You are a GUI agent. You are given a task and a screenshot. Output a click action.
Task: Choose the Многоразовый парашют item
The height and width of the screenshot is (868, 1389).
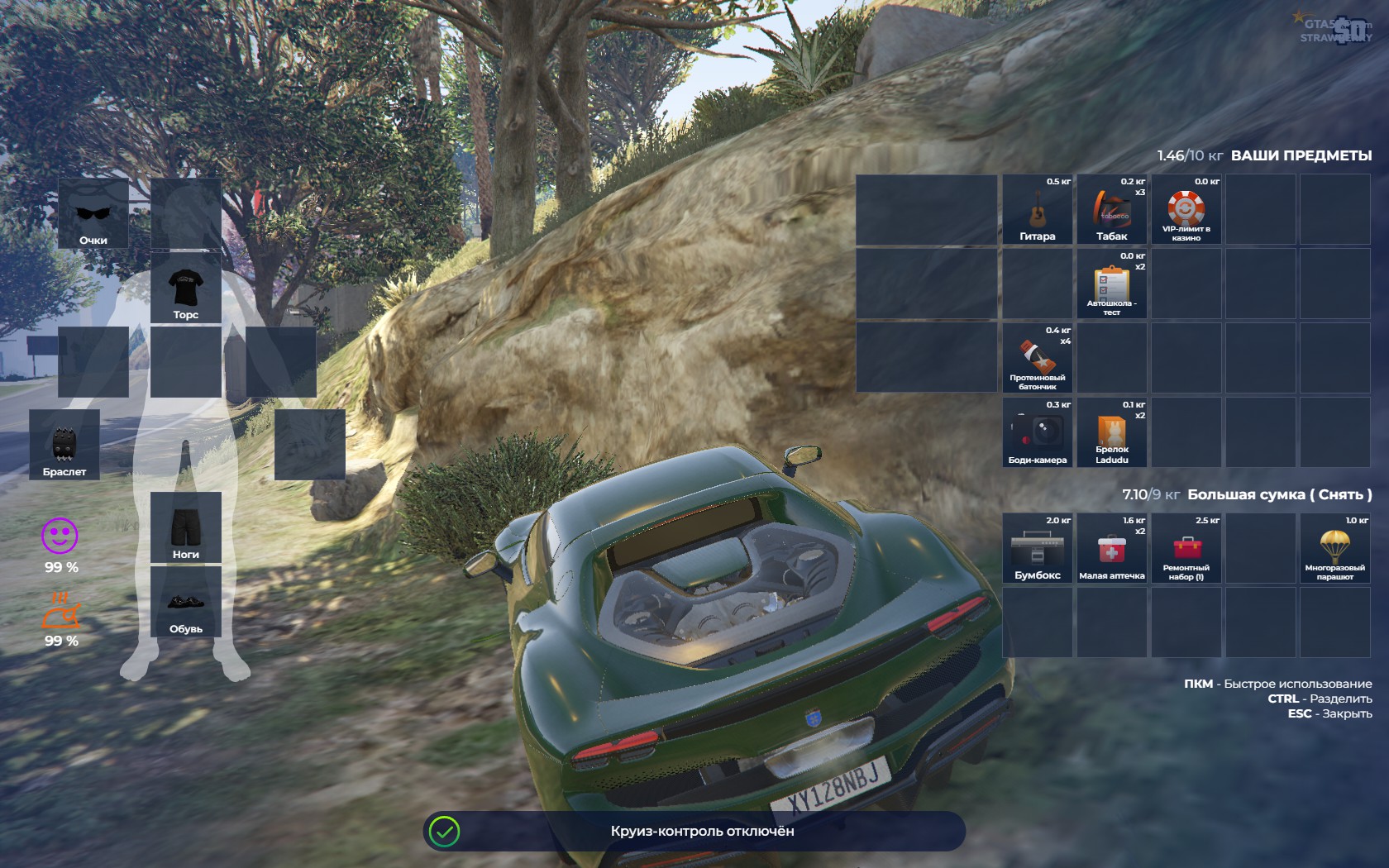(1334, 549)
